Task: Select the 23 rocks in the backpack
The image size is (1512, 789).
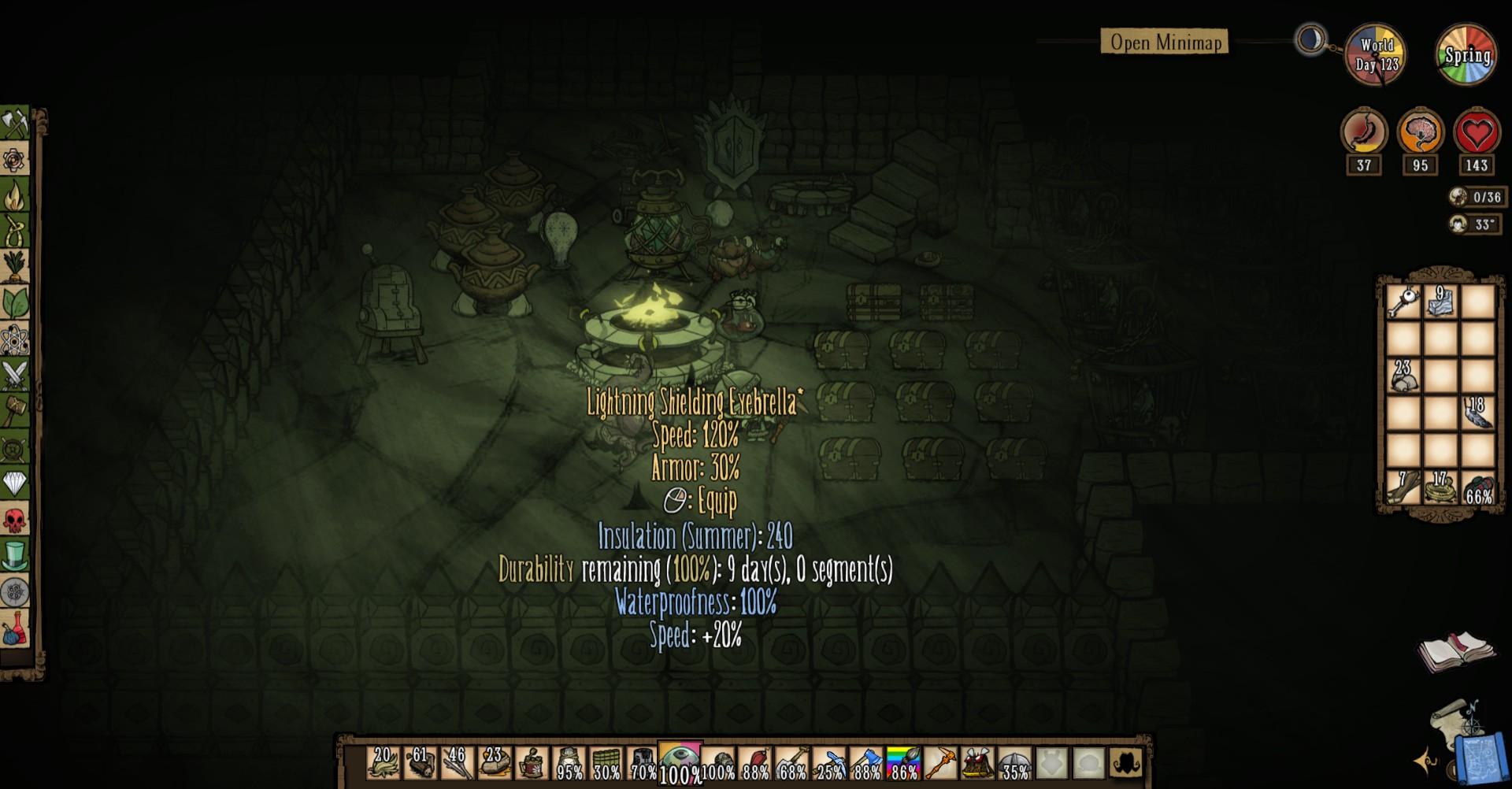Action: [1403, 375]
